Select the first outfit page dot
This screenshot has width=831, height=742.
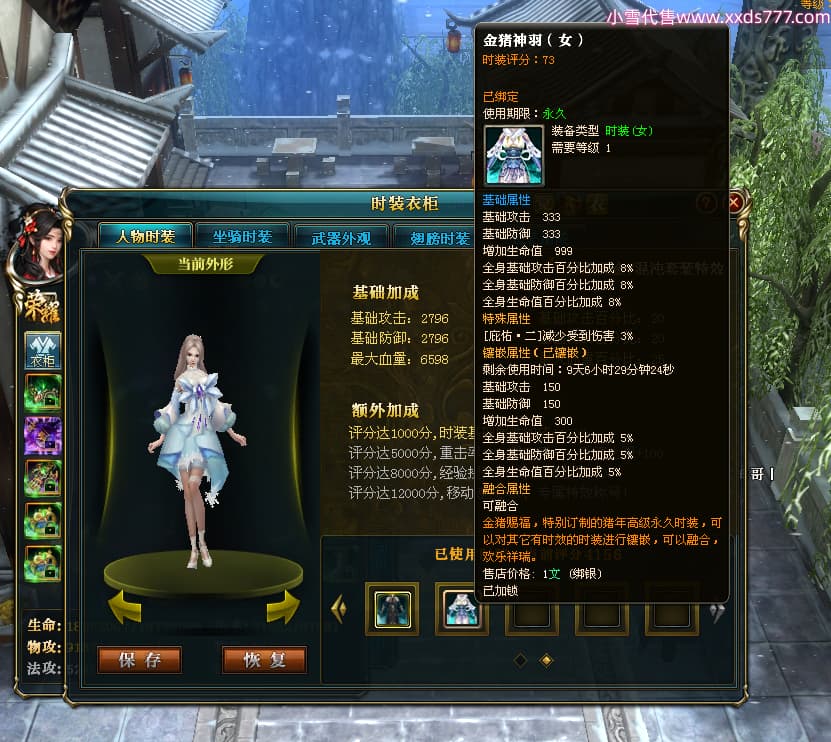(x=520, y=660)
